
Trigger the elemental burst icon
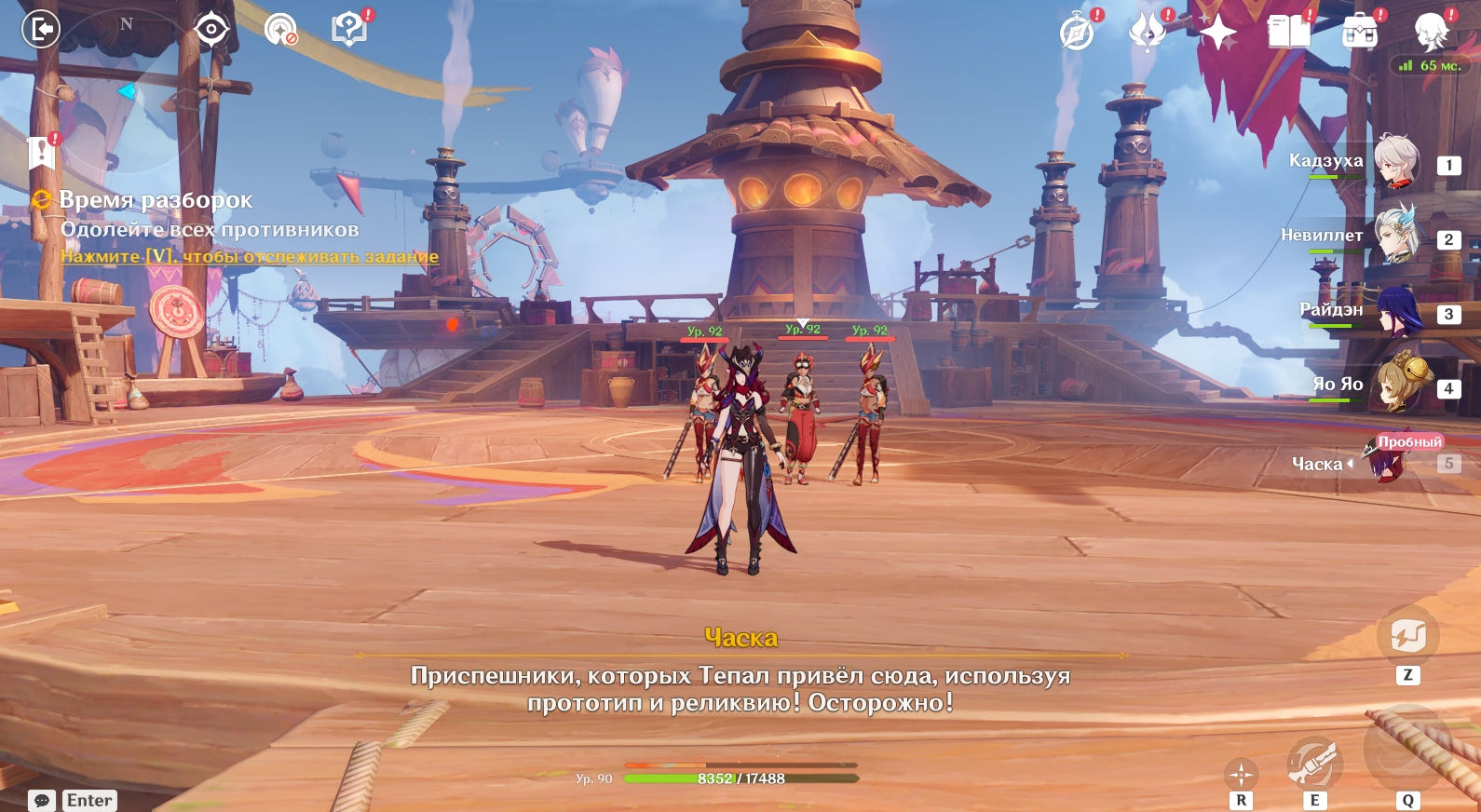coord(1407,750)
